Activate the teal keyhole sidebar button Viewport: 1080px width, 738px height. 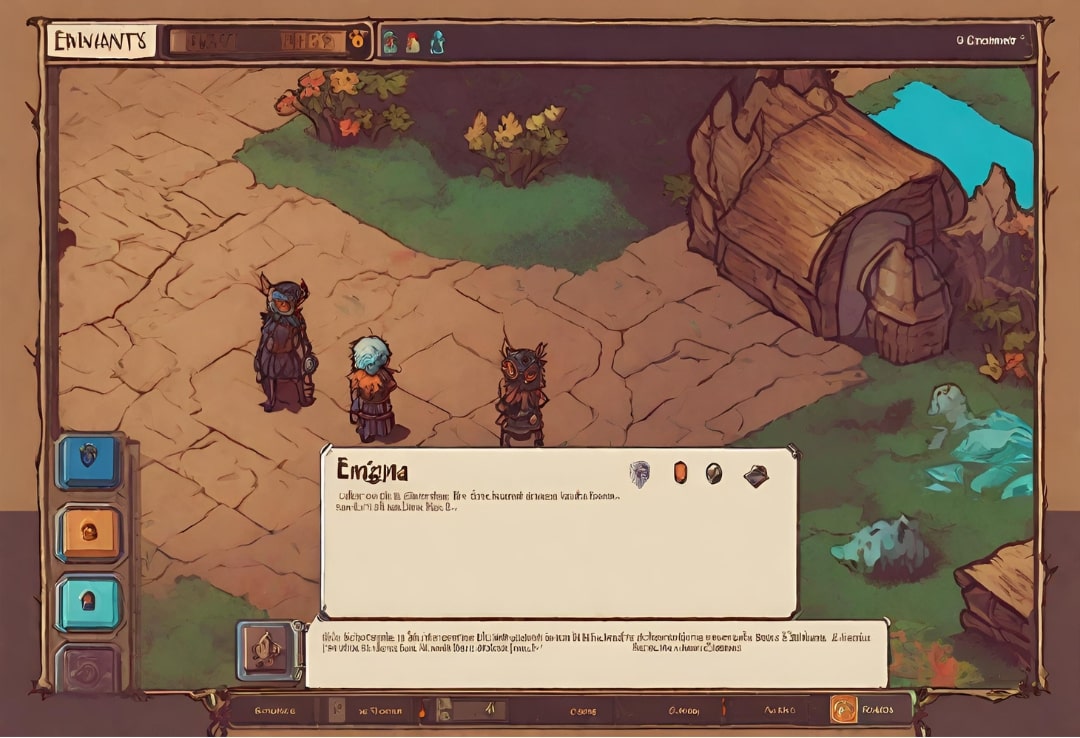(x=89, y=603)
